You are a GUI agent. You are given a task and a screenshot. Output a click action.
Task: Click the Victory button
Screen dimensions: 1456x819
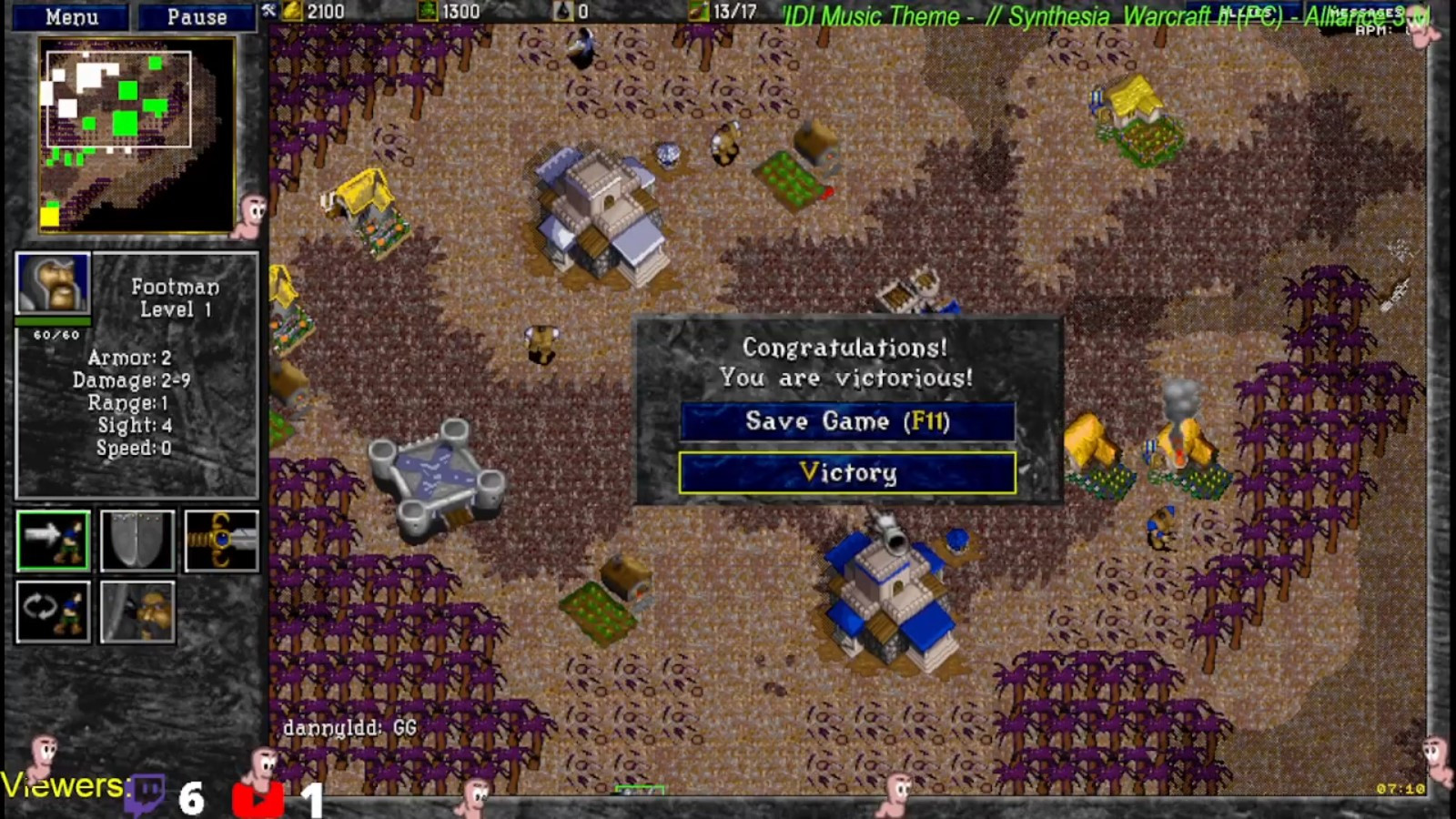pyautogui.click(x=846, y=473)
